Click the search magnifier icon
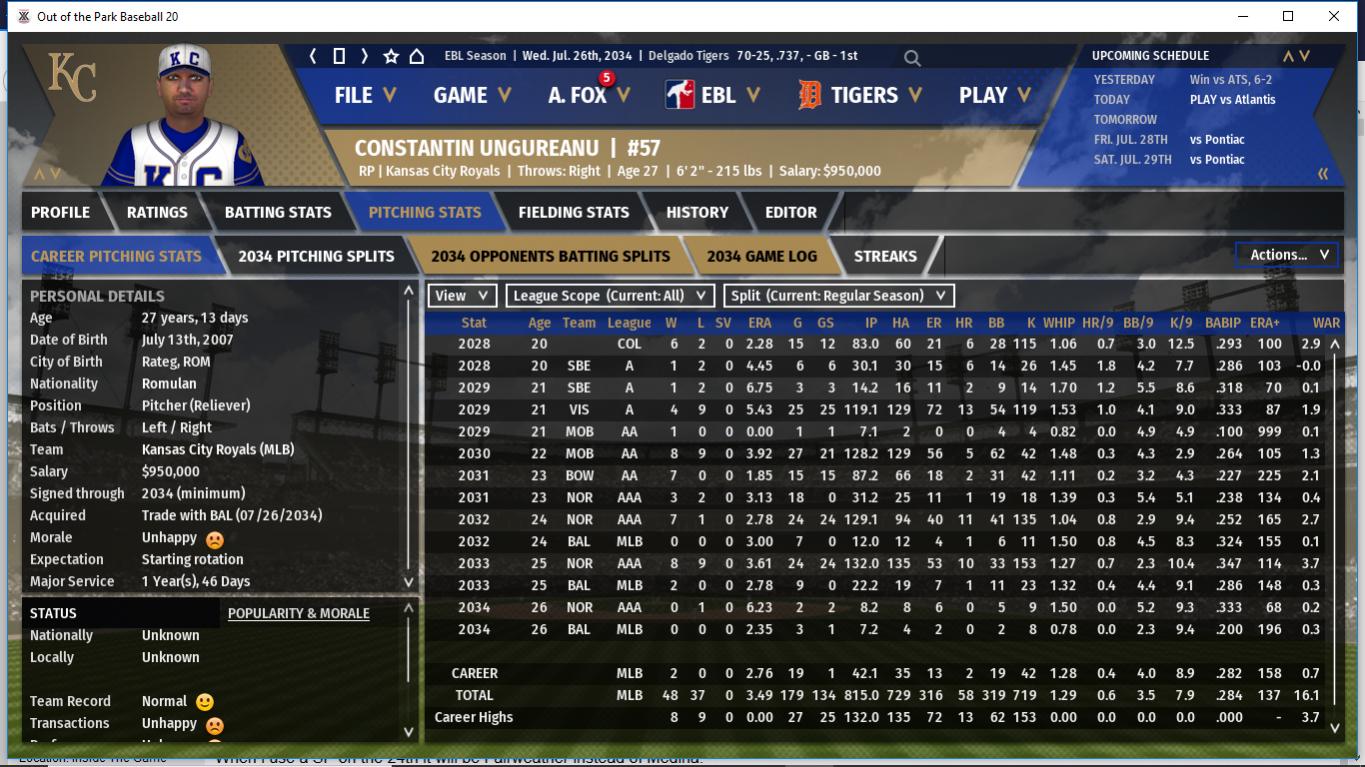This screenshot has width=1365, height=767. pyautogui.click(x=912, y=58)
